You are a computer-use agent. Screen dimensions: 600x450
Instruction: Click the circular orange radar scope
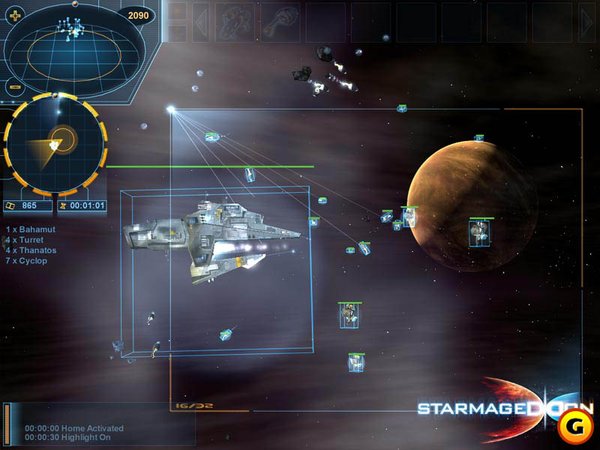click(55, 144)
